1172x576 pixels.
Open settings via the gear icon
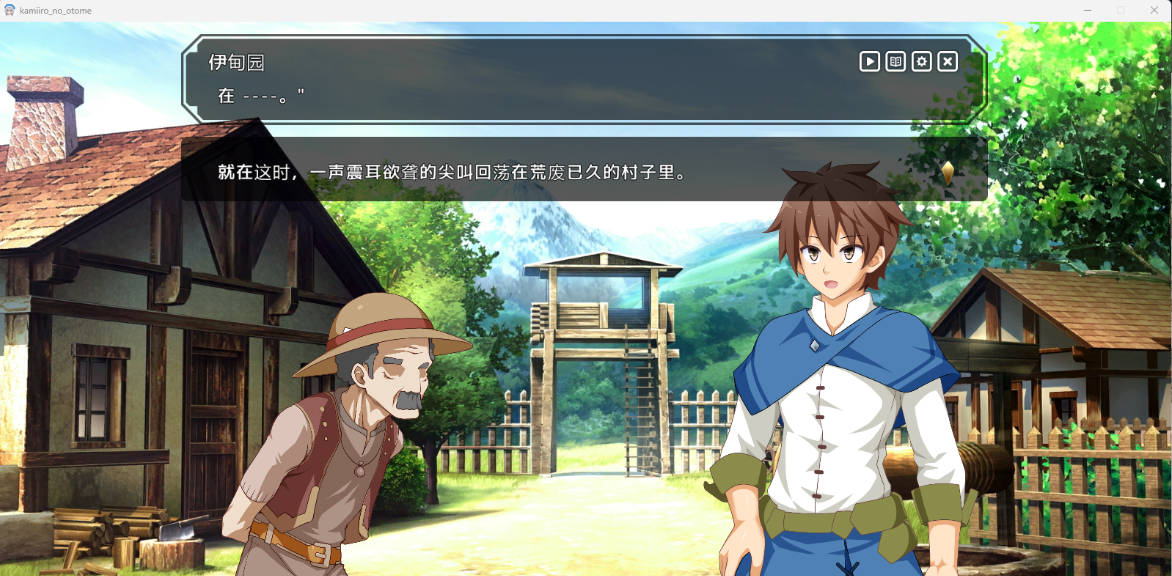coord(921,62)
